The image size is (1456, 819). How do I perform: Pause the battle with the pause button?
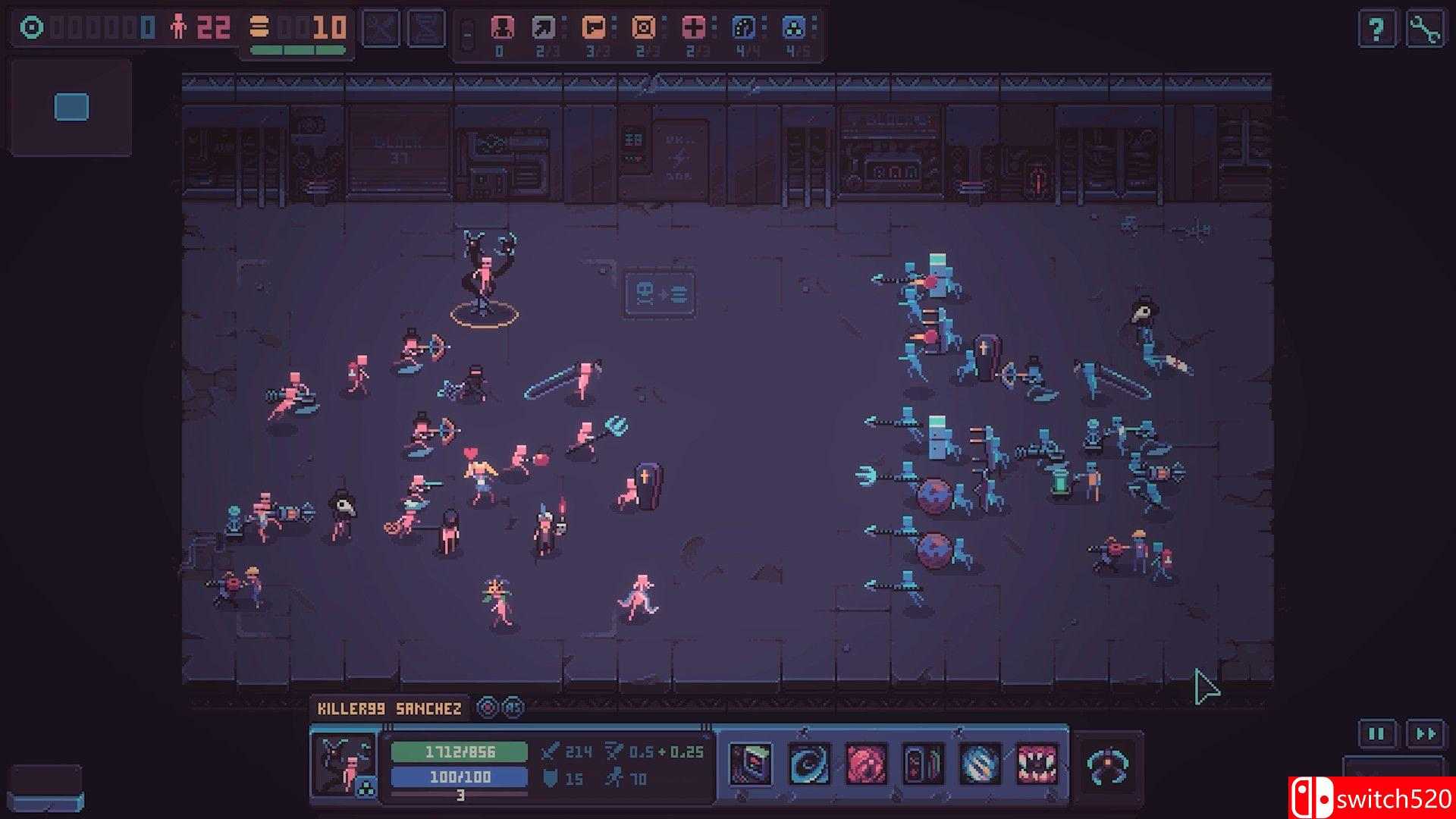(x=1378, y=733)
